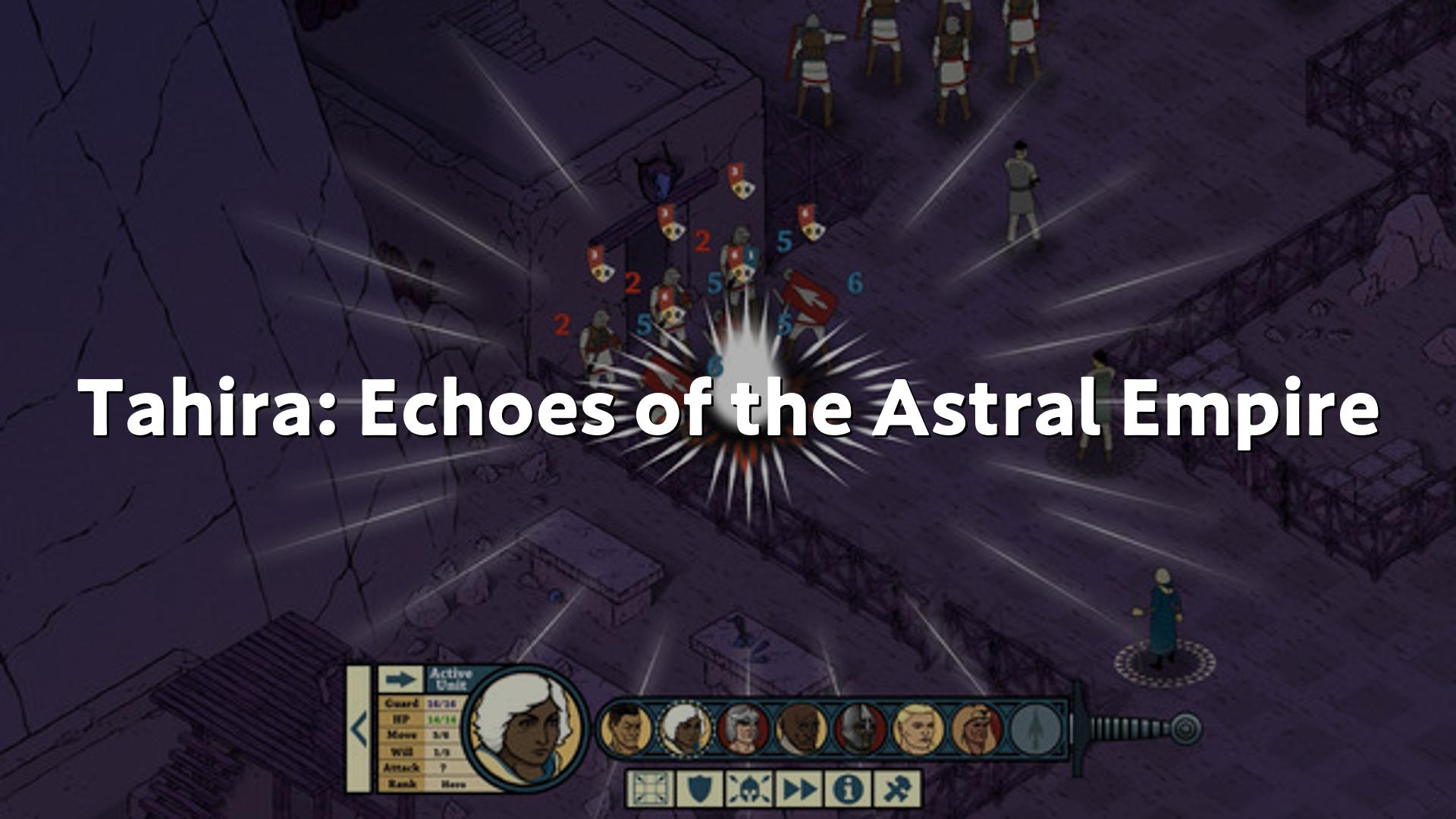Open the info button
This screenshot has width=1456, height=819.
click(848, 789)
